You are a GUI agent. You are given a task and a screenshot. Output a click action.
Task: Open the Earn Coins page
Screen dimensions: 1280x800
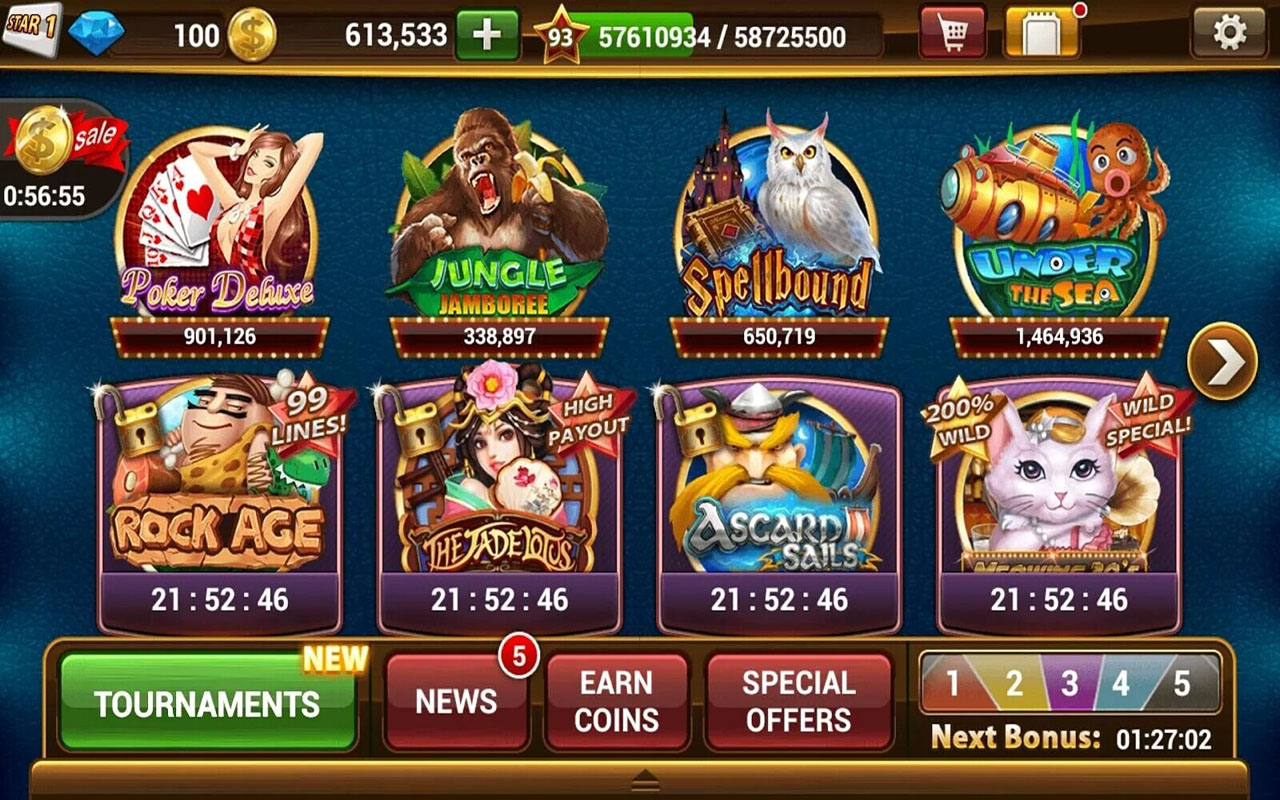pos(617,702)
